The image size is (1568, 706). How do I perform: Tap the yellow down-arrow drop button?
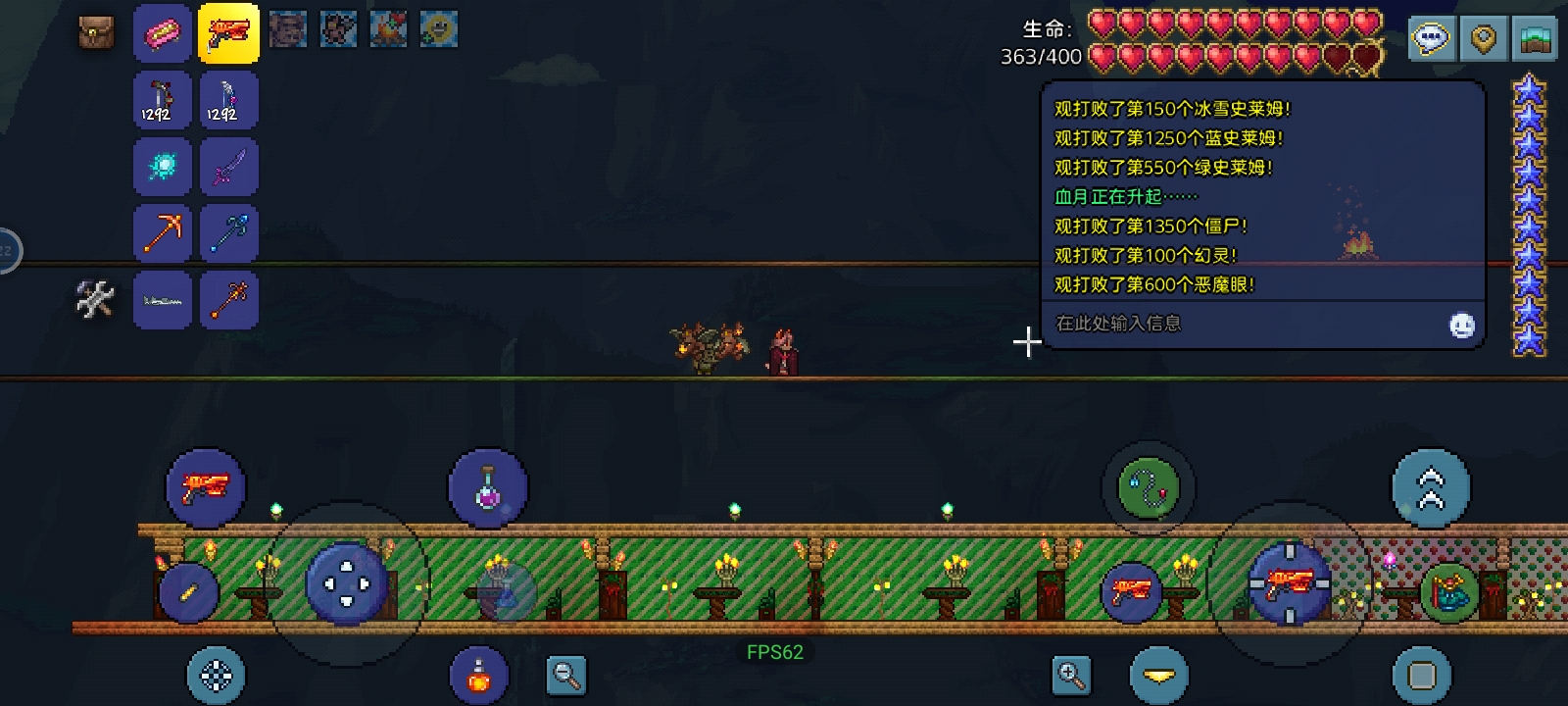1158,676
